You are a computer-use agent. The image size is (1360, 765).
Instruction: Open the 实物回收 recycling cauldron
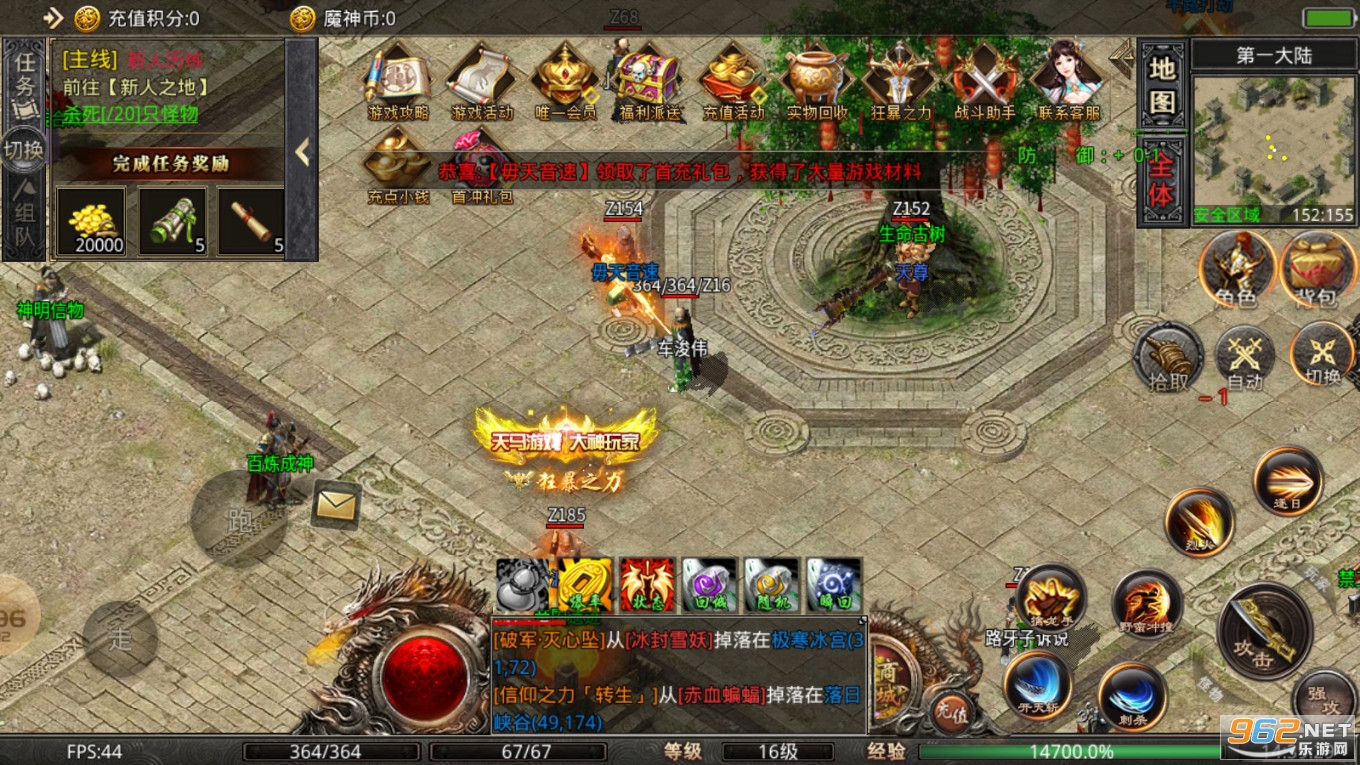(x=817, y=82)
